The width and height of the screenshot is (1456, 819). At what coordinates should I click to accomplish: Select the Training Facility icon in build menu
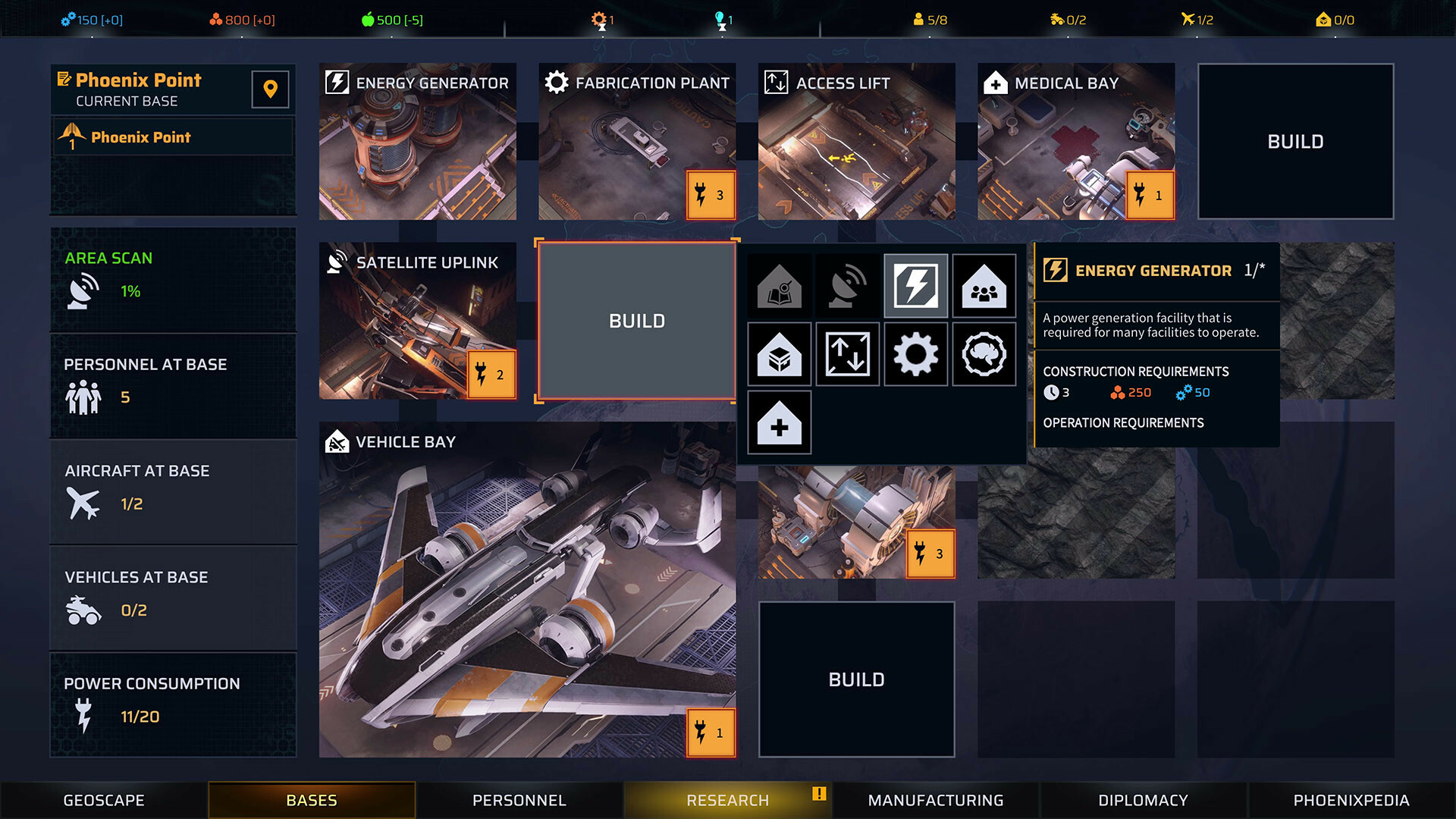click(779, 286)
